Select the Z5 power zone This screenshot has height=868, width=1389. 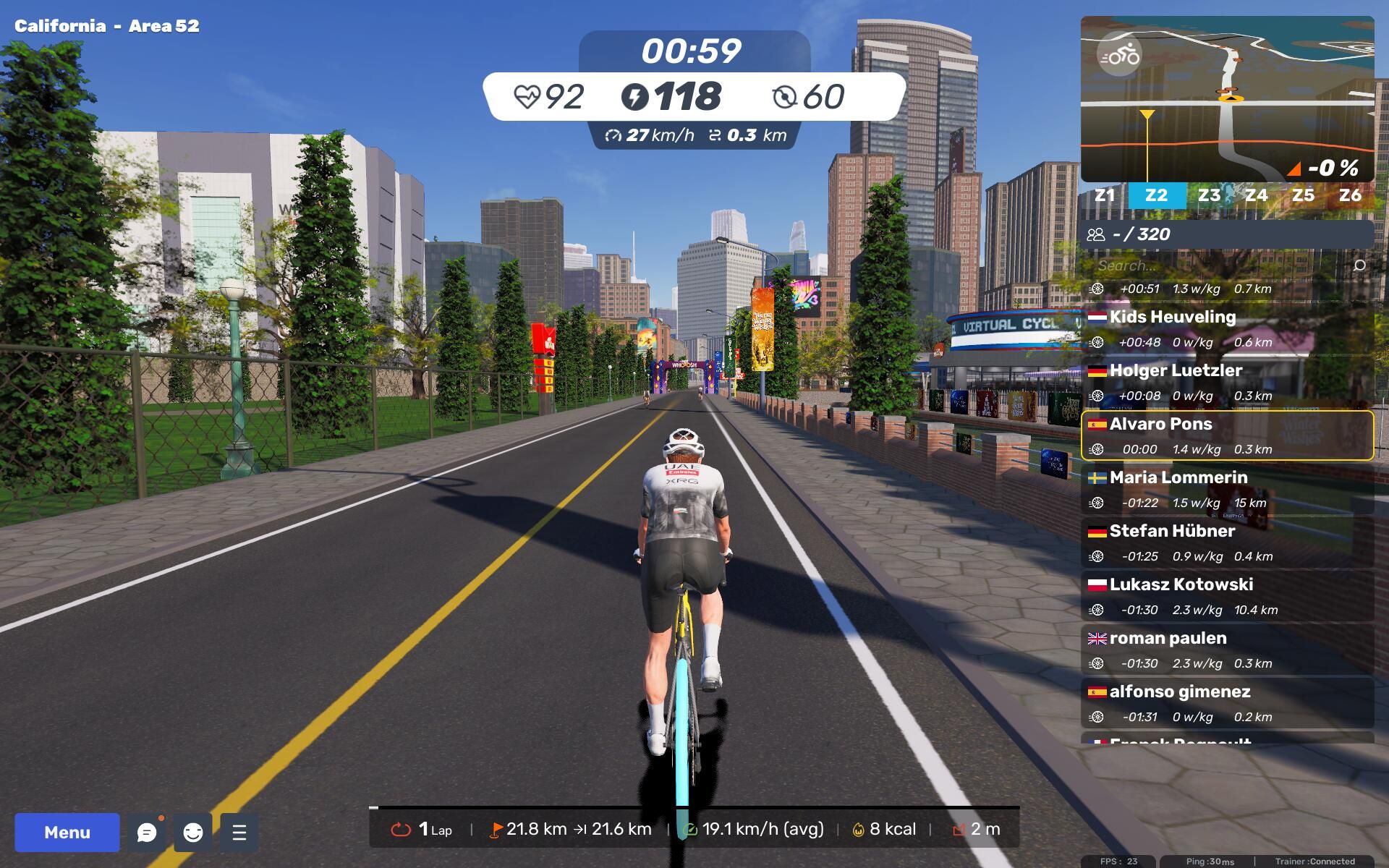pos(1303,195)
